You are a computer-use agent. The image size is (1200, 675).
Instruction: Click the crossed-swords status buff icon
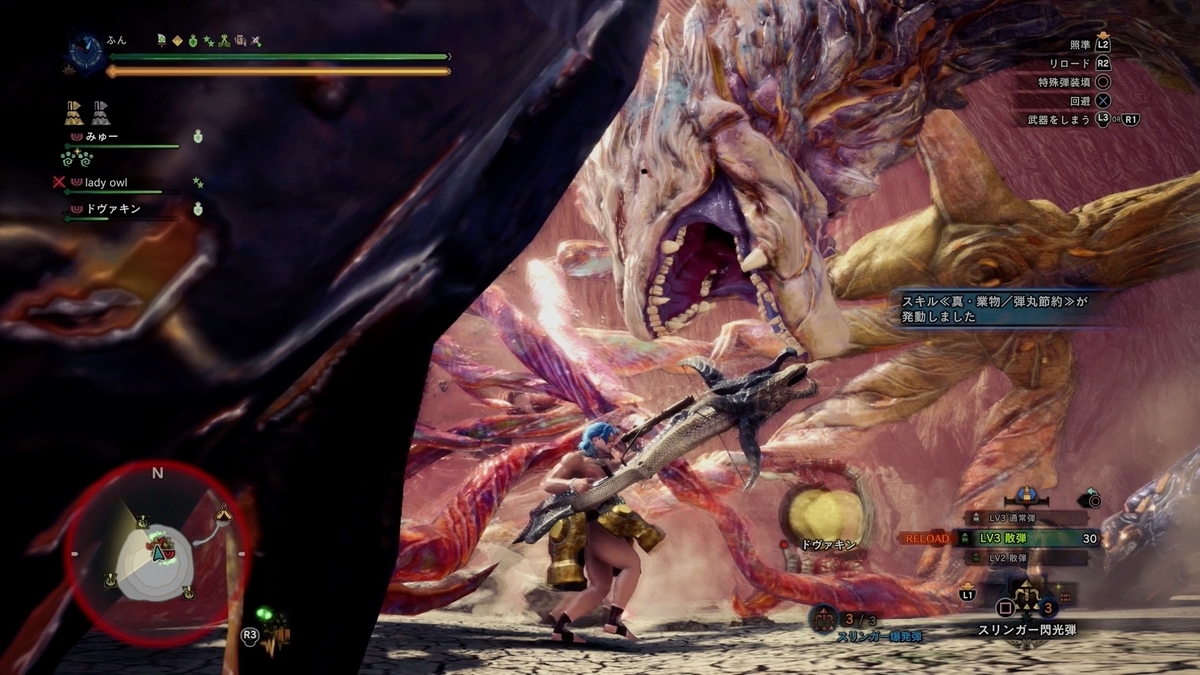tap(257, 41)
